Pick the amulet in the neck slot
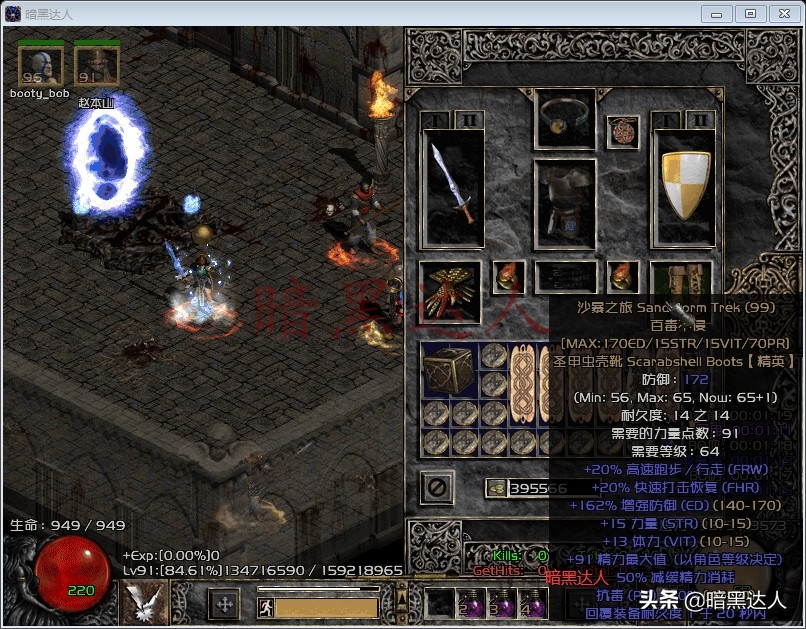 (x=622, y=131)
